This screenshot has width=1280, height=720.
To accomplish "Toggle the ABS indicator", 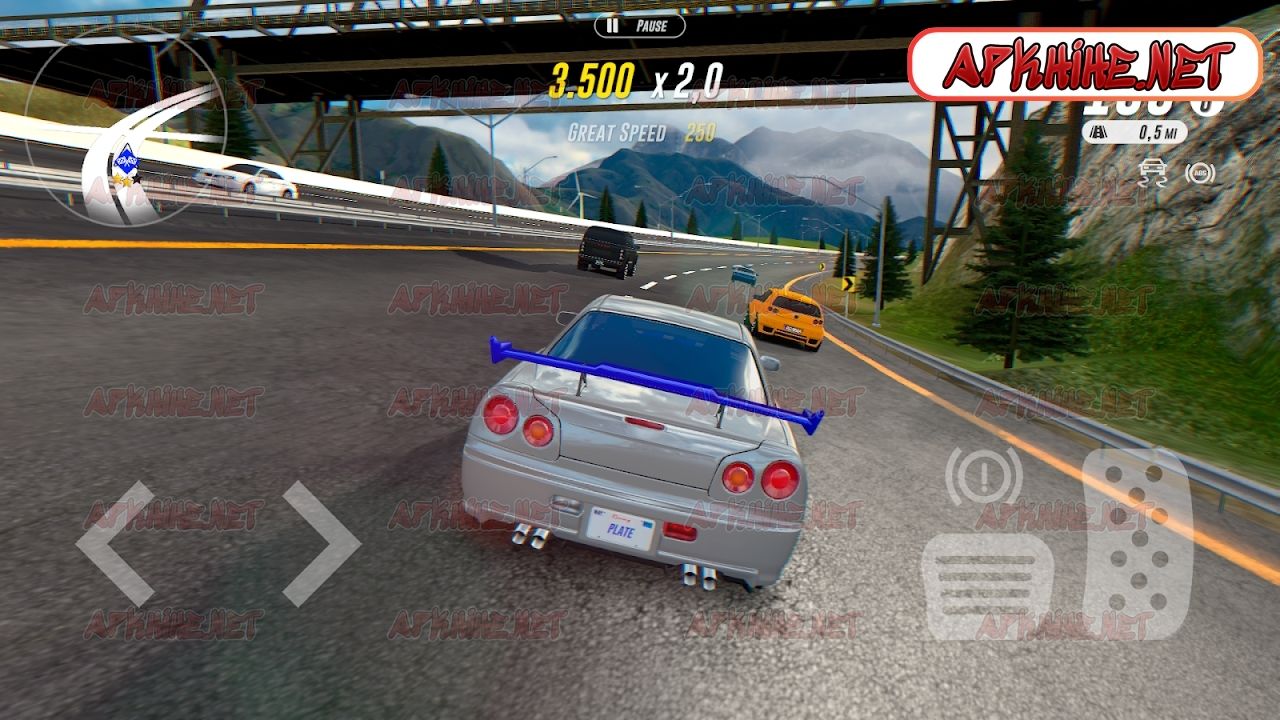I will (1200, 173).
